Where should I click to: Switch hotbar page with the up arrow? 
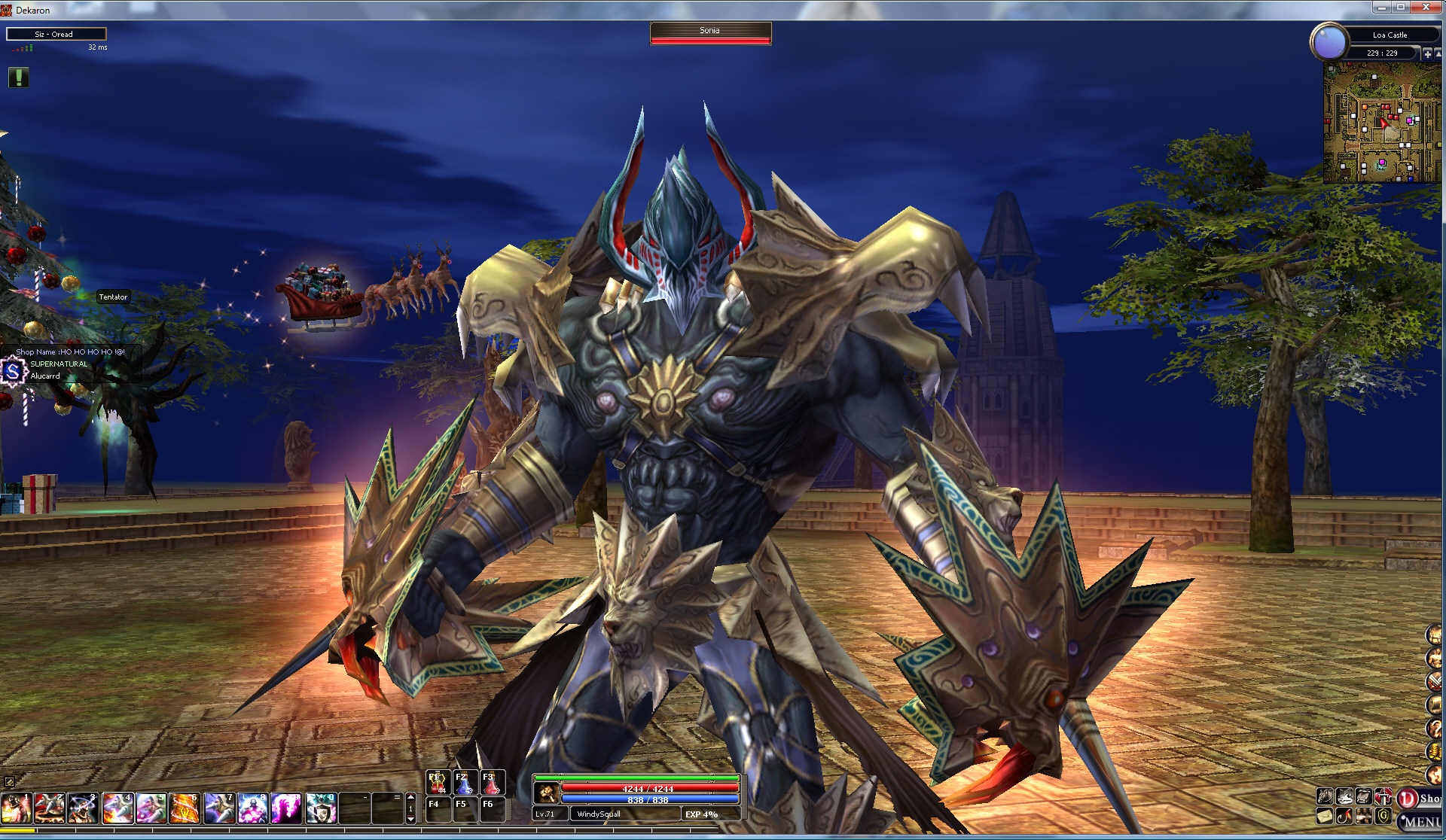[x=410, y=797]
